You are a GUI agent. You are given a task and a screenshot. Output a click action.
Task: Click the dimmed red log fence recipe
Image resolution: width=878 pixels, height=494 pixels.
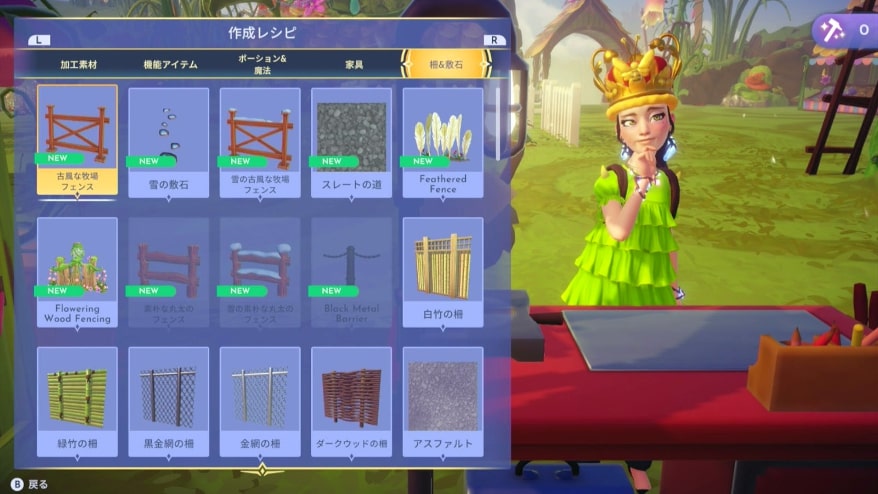[169, 271]
